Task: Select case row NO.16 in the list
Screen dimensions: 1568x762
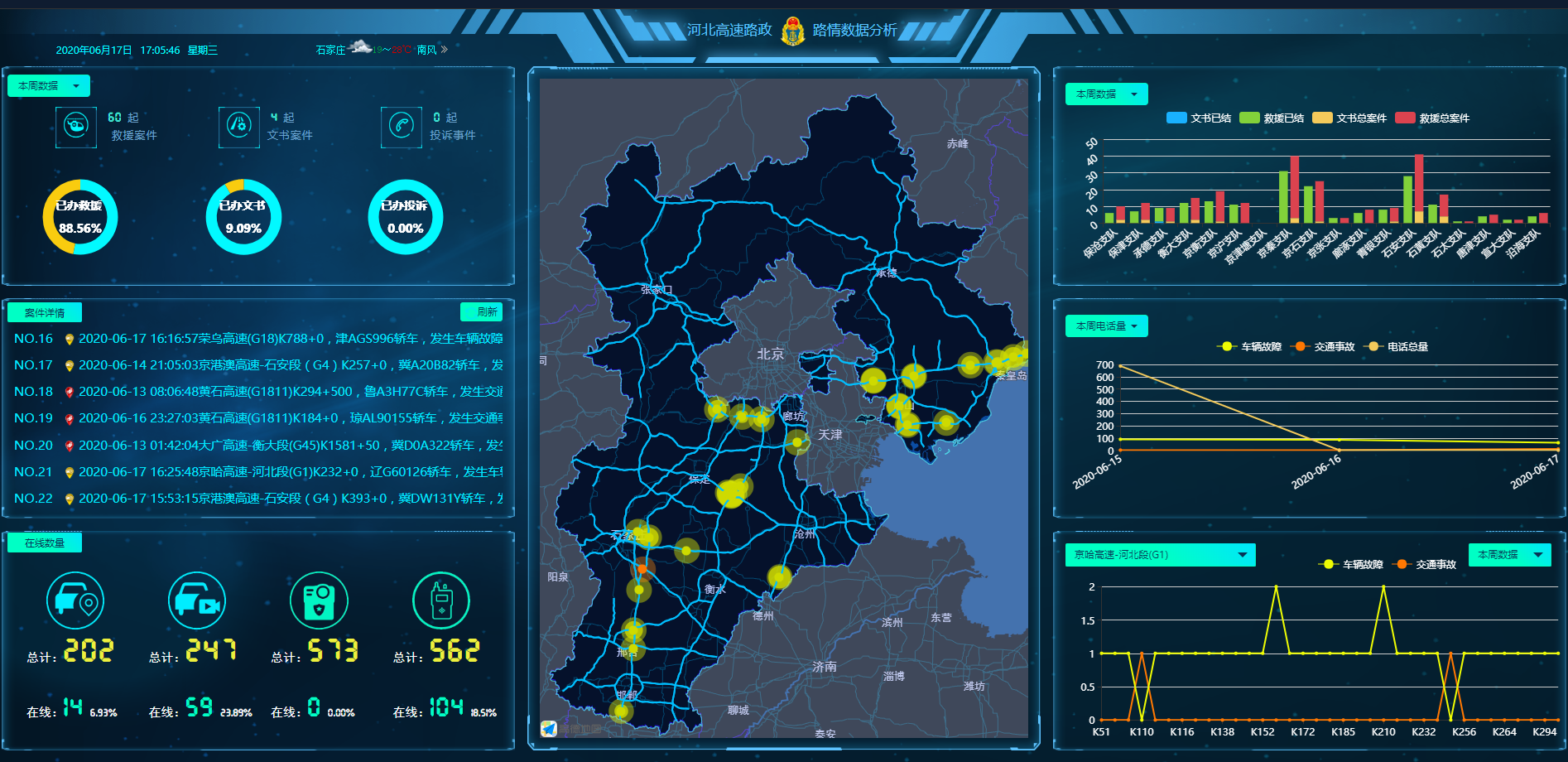Action: (x=257, y=339)
